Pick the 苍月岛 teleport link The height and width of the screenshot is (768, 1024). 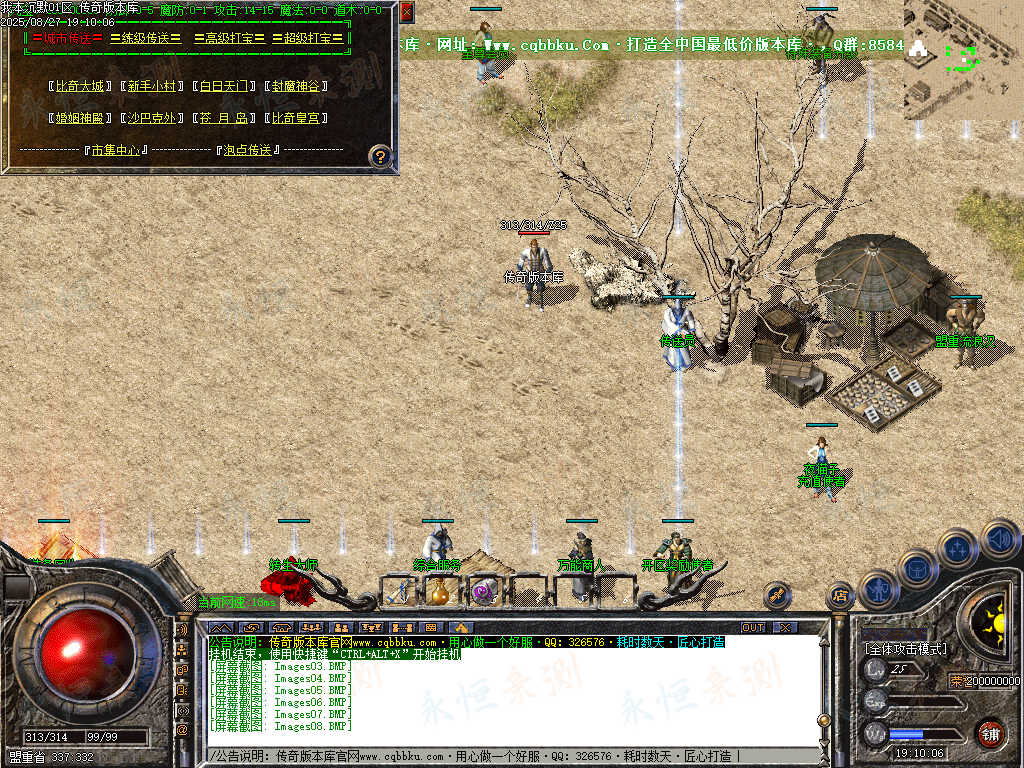coord(223,118)
